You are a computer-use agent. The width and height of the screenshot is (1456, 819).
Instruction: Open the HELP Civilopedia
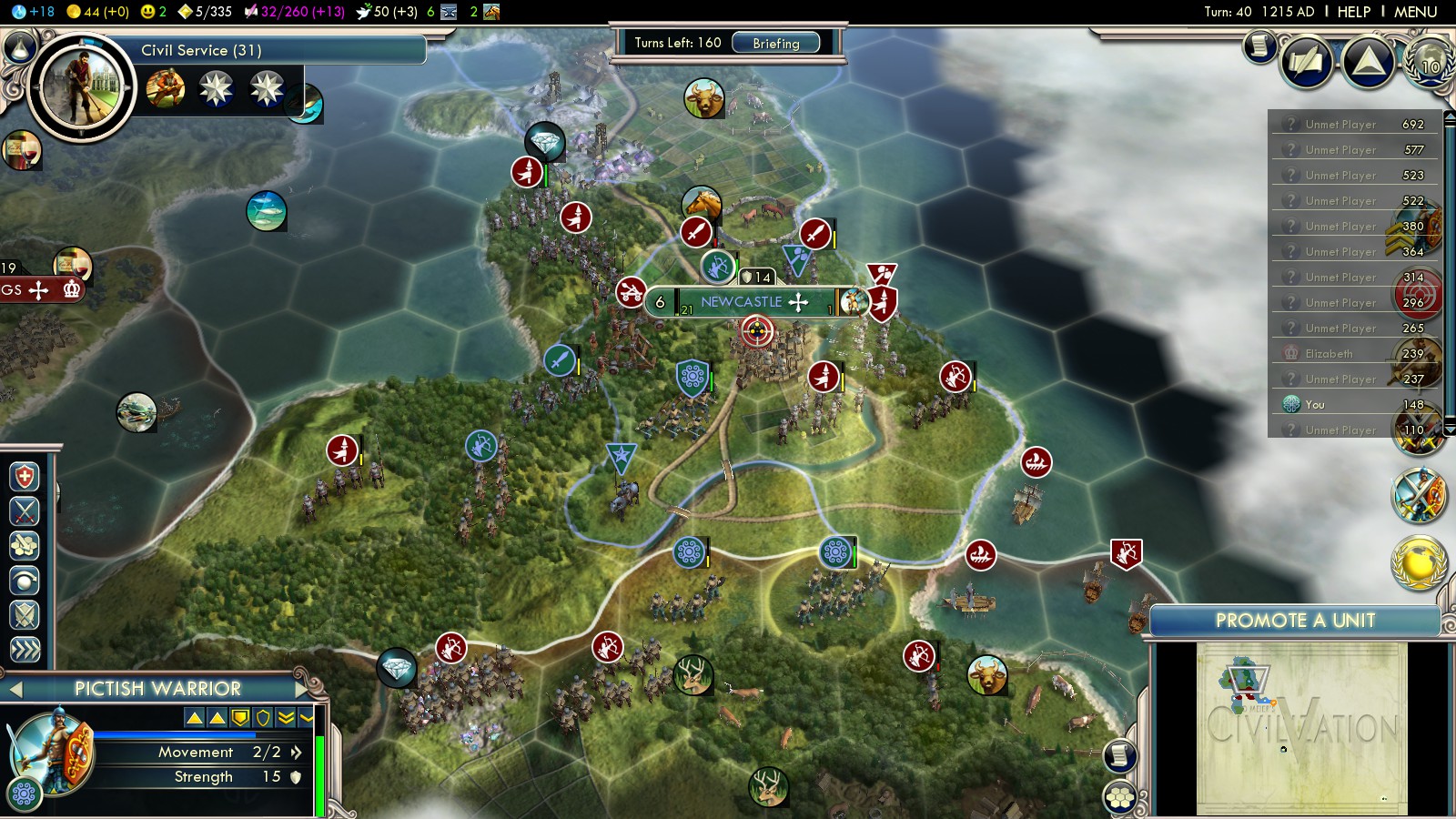(x=1353, y=12)
